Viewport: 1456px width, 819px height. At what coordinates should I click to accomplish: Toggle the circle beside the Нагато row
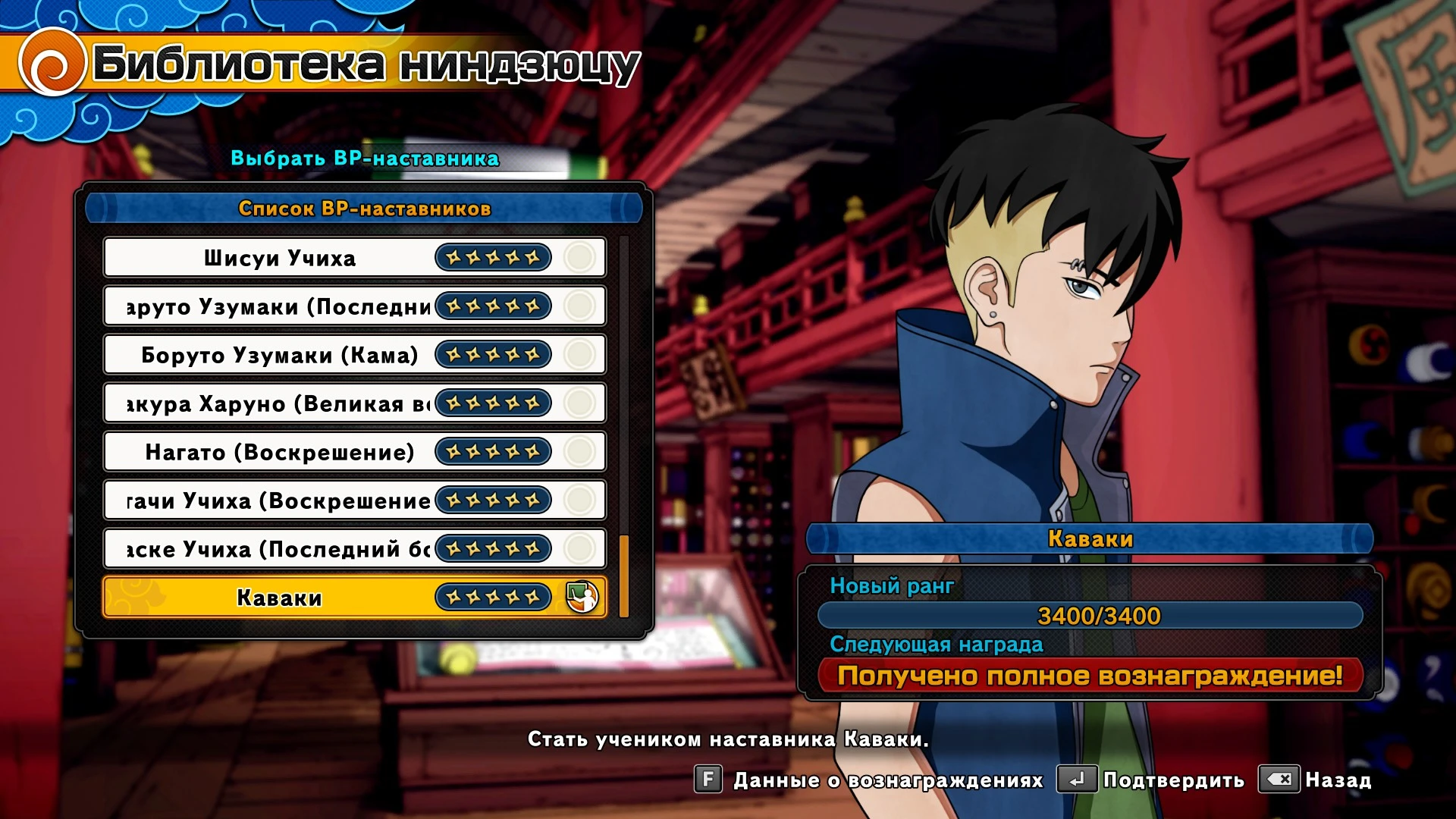[x=579, y=451]
